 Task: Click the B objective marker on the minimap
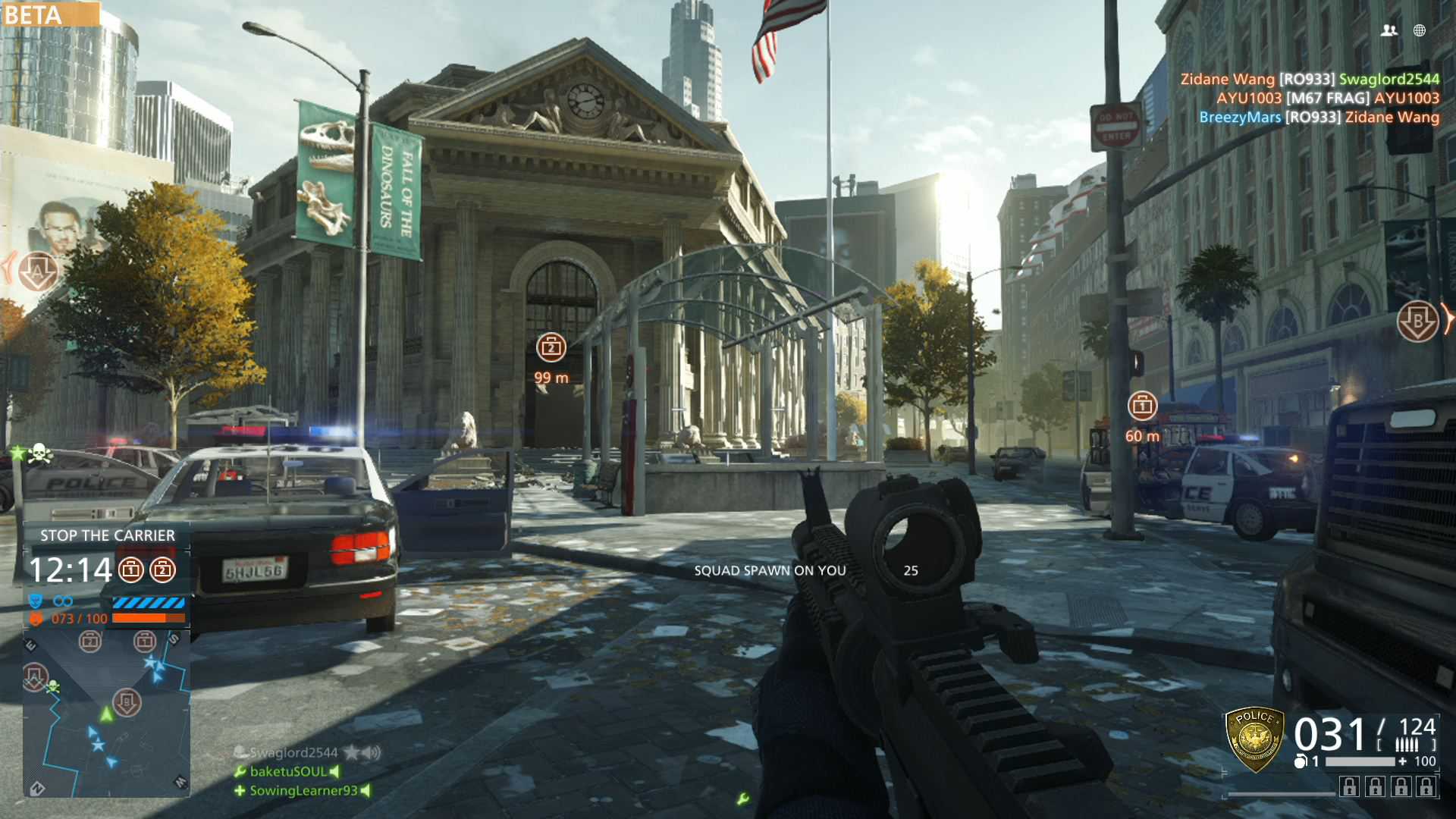point(127,701)
